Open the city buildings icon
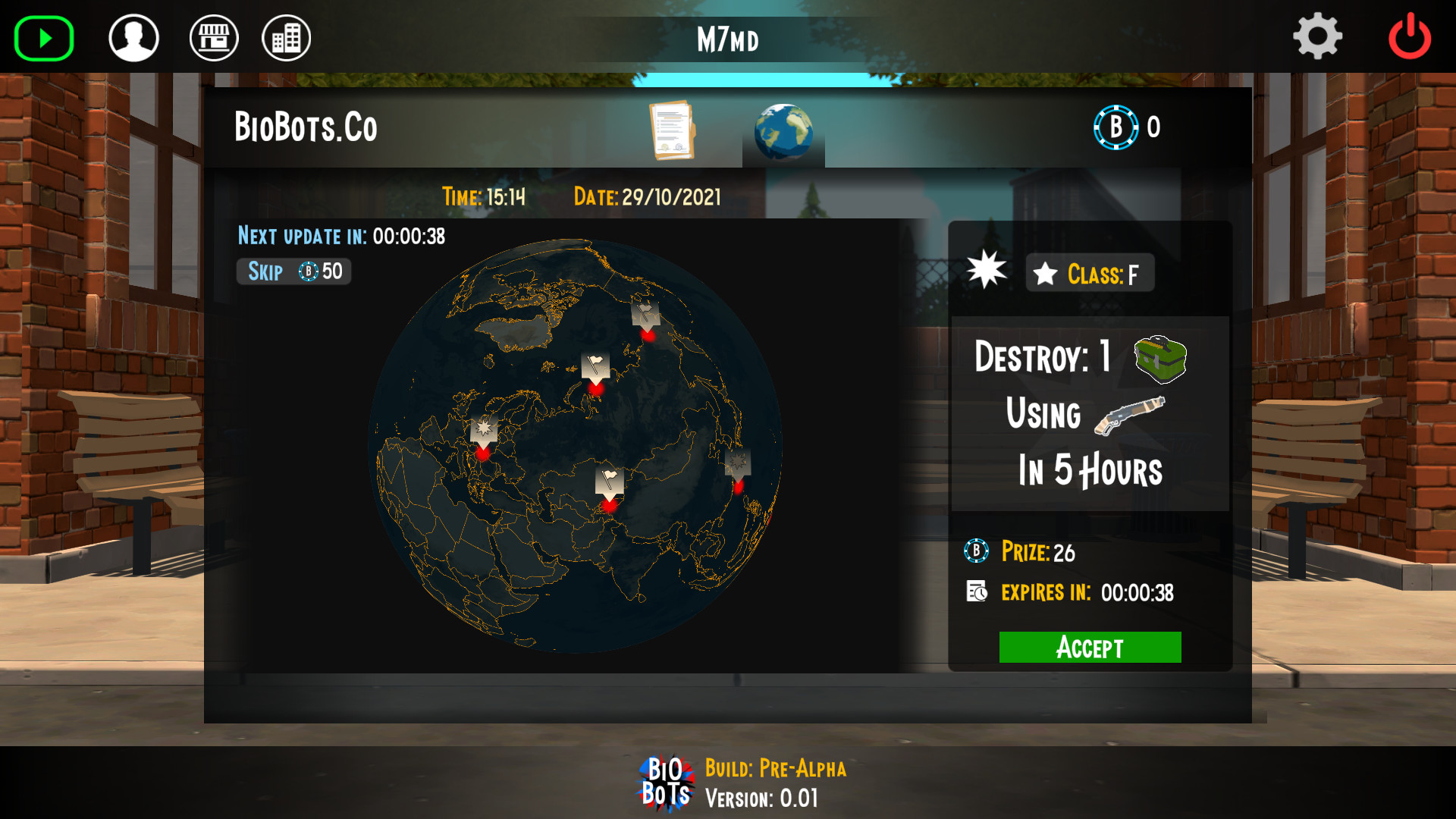This screenshot has width=1456, height=819. tap(286, 36)
